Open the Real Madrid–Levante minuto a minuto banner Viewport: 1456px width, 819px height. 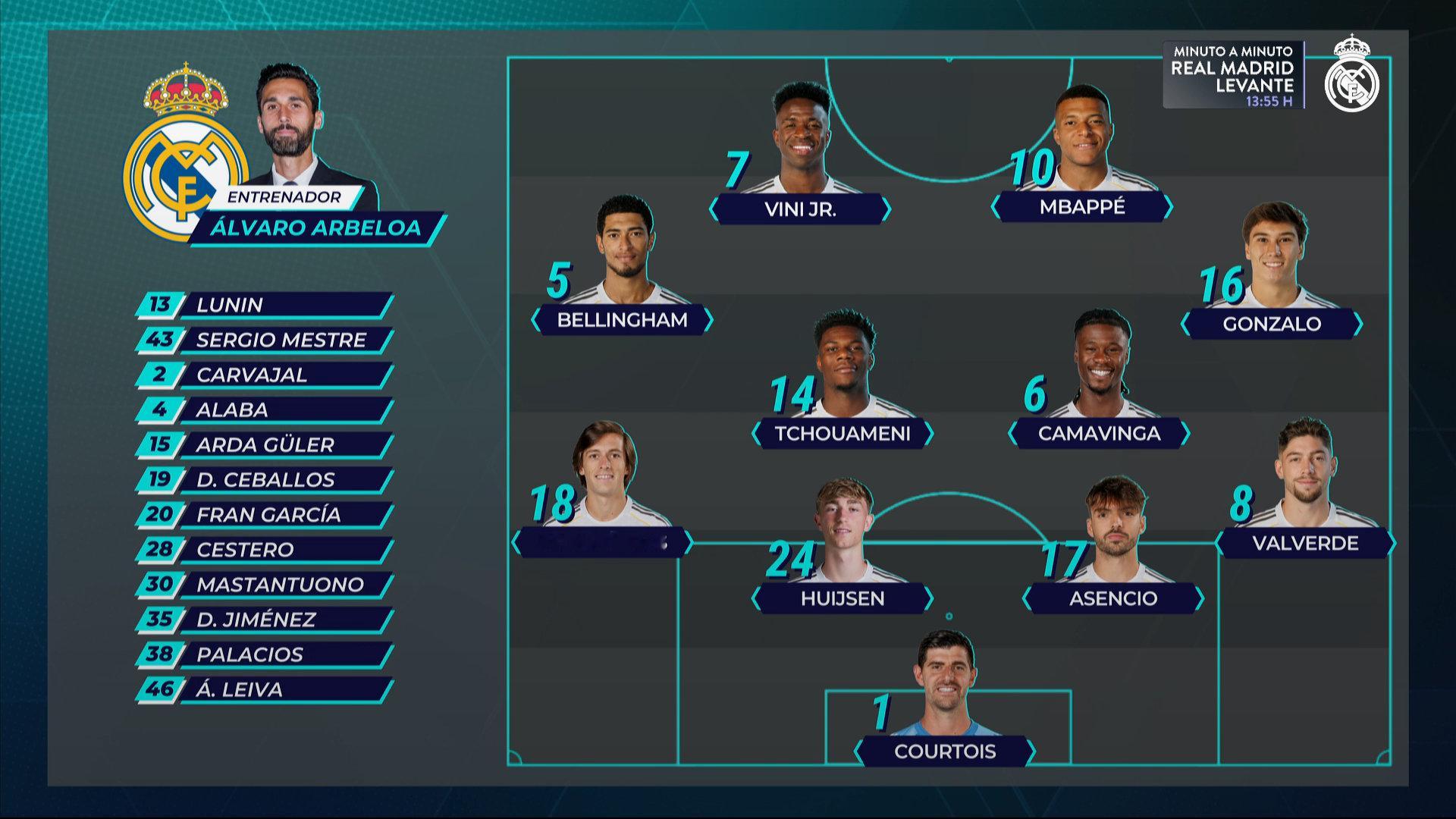pos(1232,75)
